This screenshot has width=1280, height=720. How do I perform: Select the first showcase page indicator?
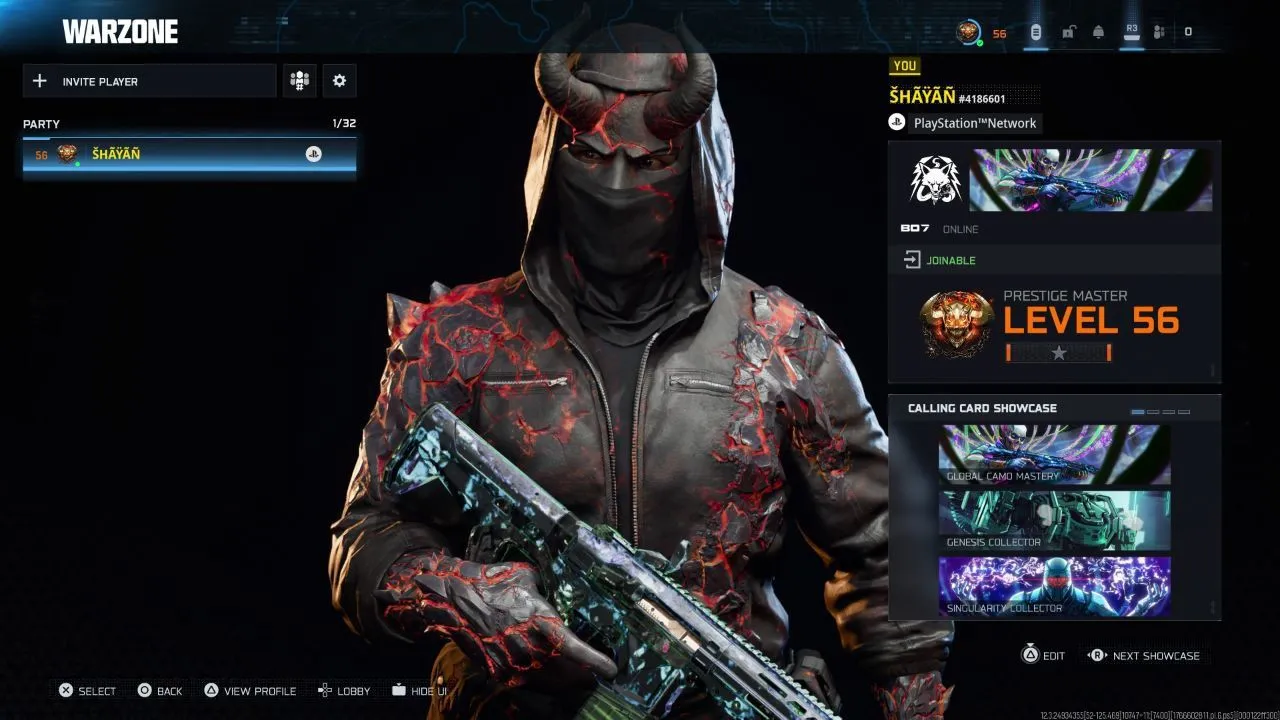[x=1138, y=409]
